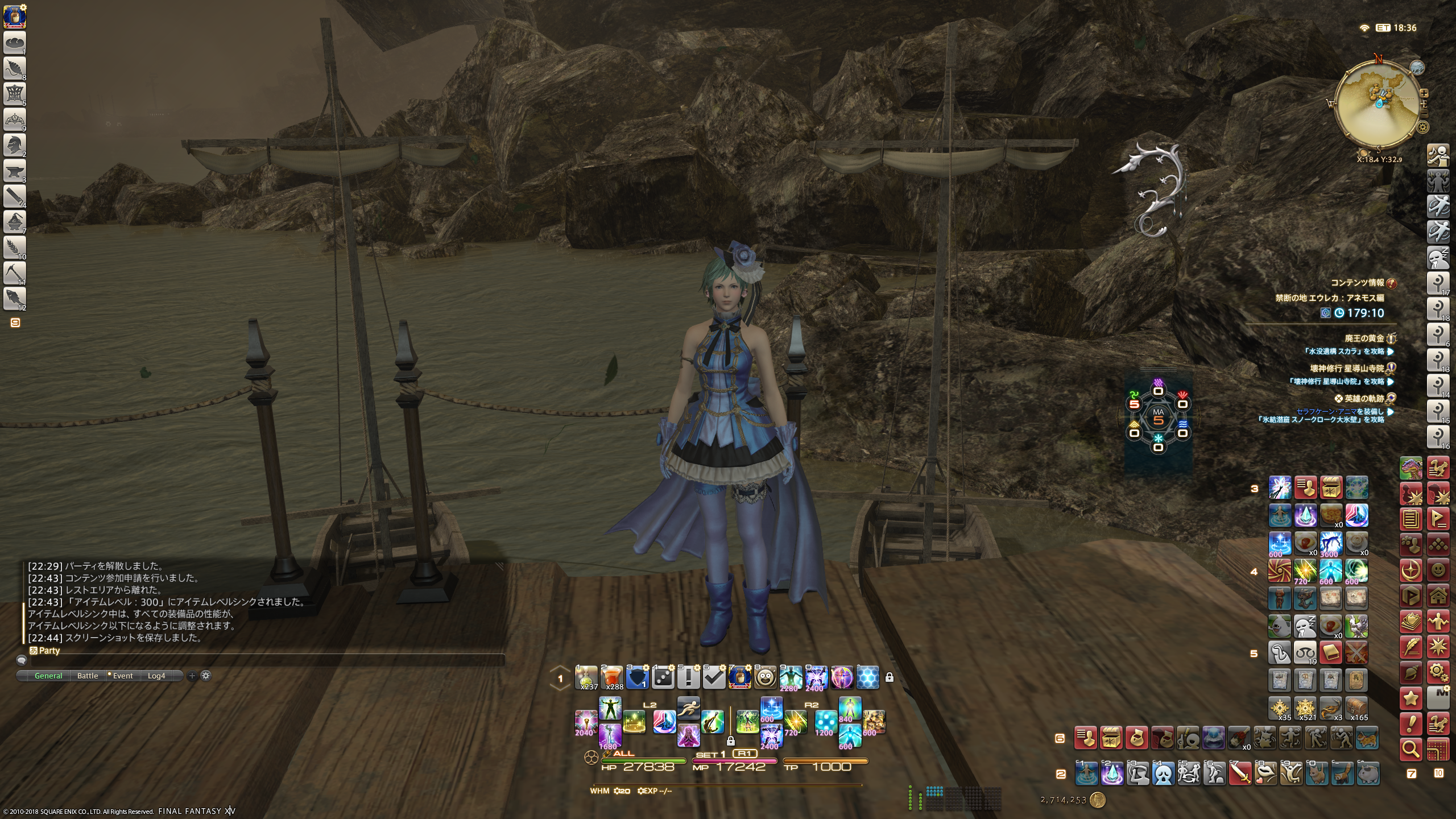Roll the dice macro on the hotbar
The image size is (1456, 819).
point(663,677)
